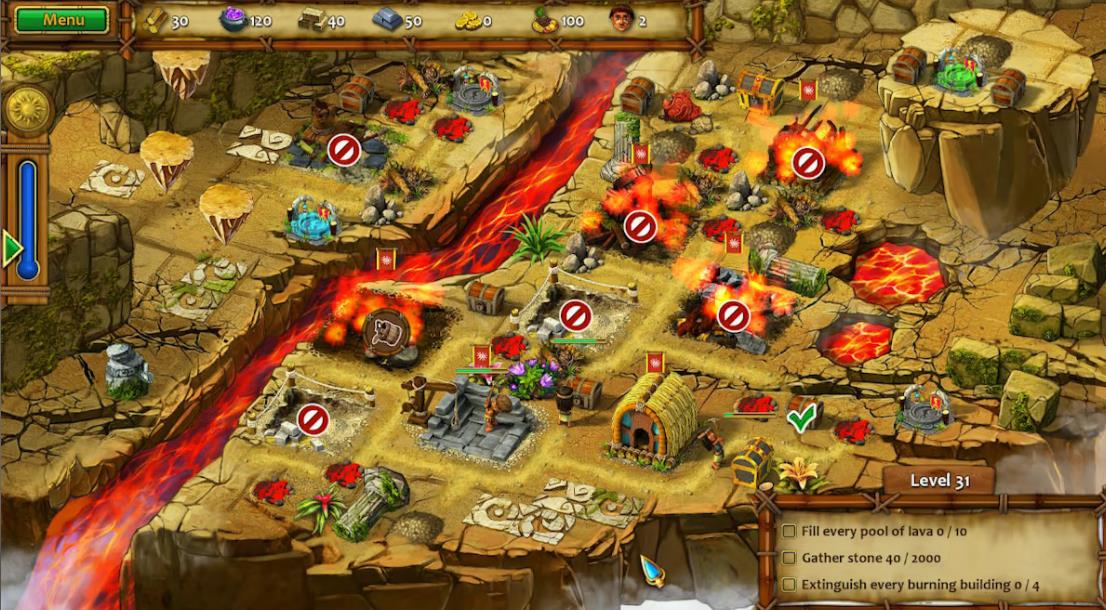Viewport: 1106px width, 610px height.
Task: Click the round brown building icon over the fire
Action: (383, 330)
